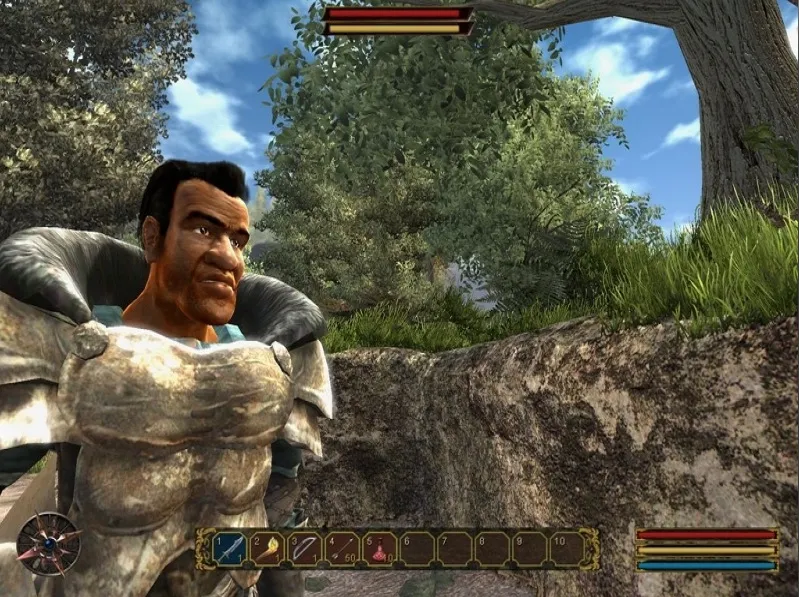799x597 pixels.
Task: Select the torch in hotbar slot 2
Action: pyautogui.click(x=267, y=549)
